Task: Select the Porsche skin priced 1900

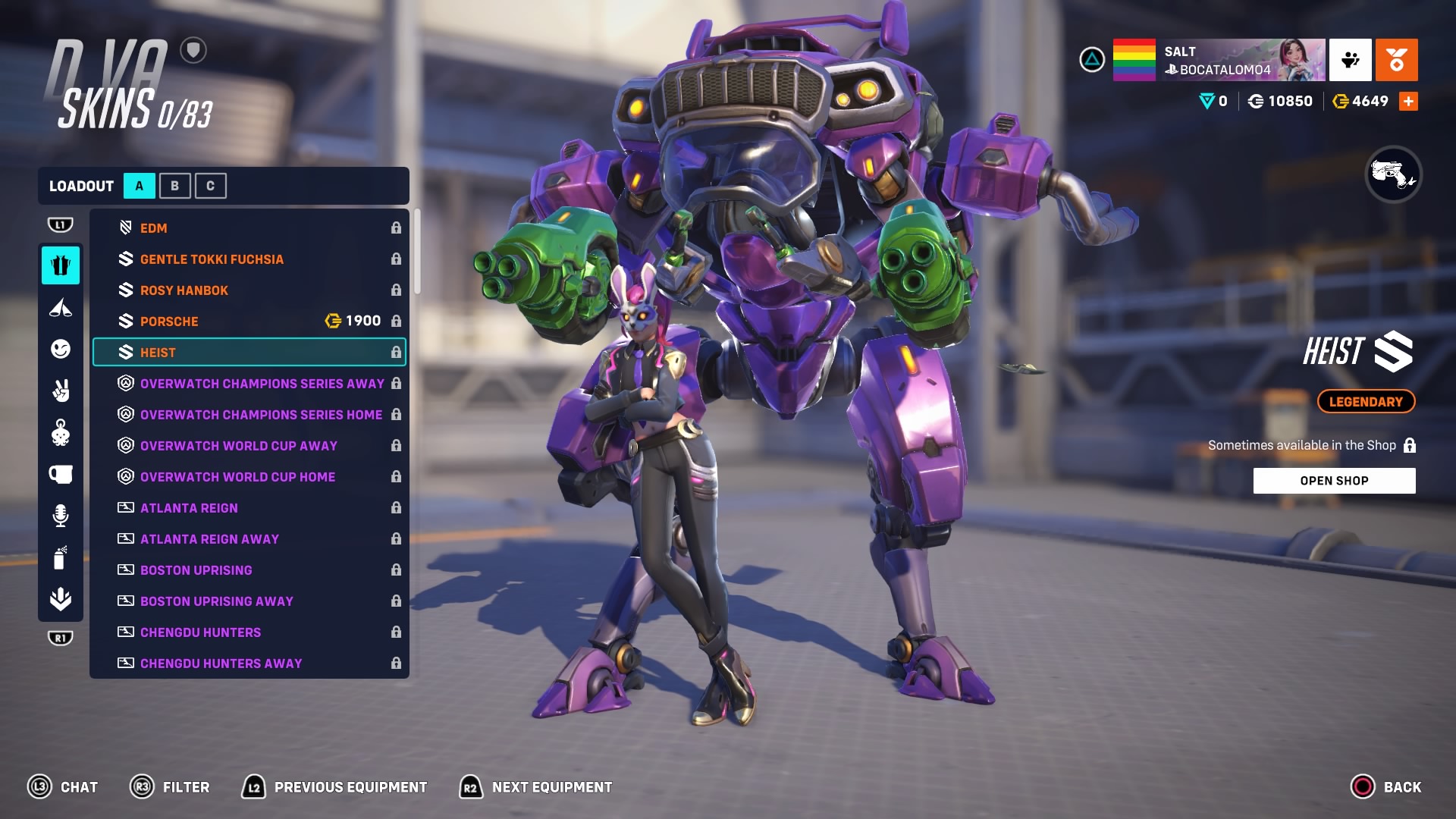Action: click(x=249, y=322)
